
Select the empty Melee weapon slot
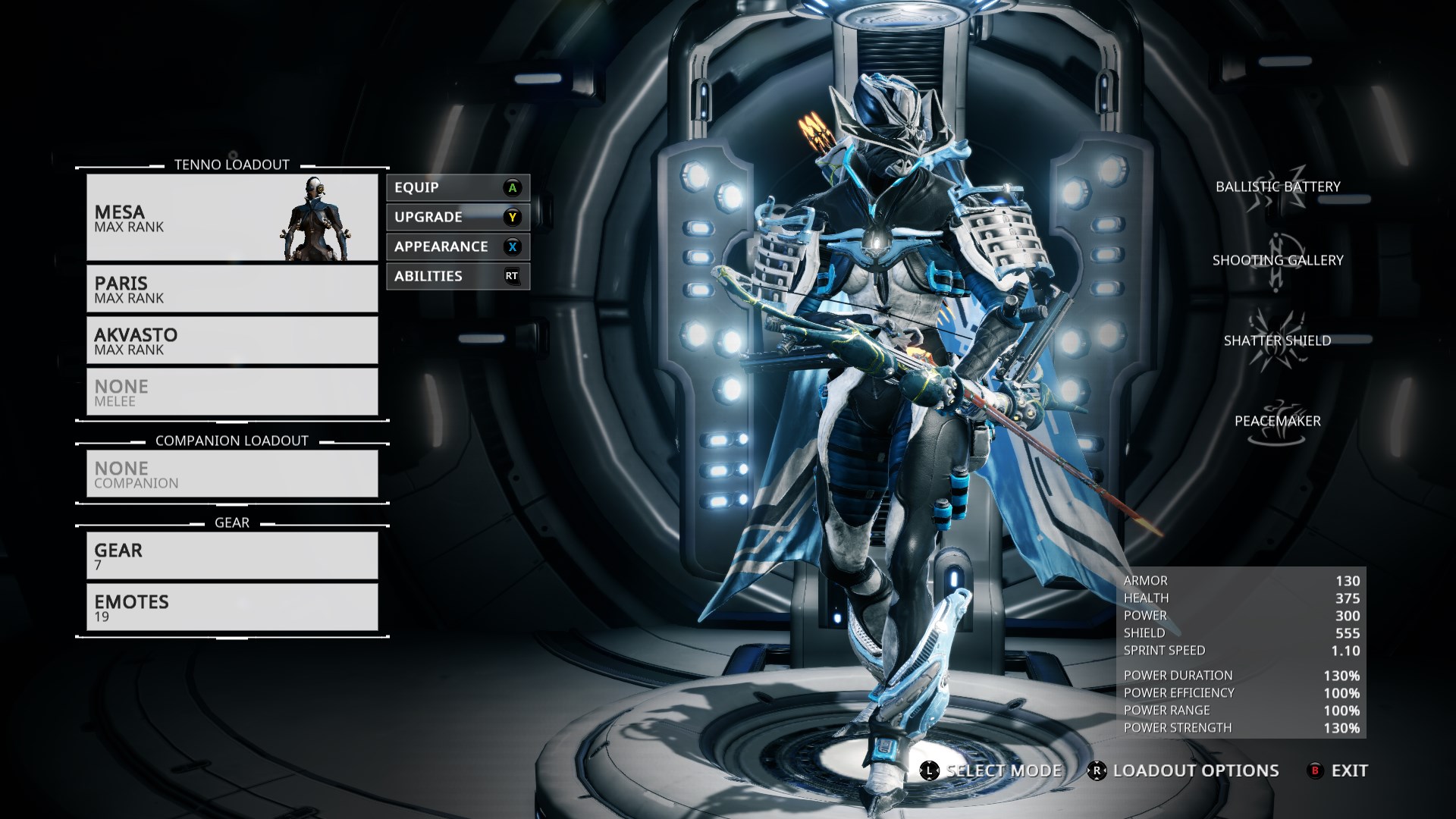click(x=232, y=392)
